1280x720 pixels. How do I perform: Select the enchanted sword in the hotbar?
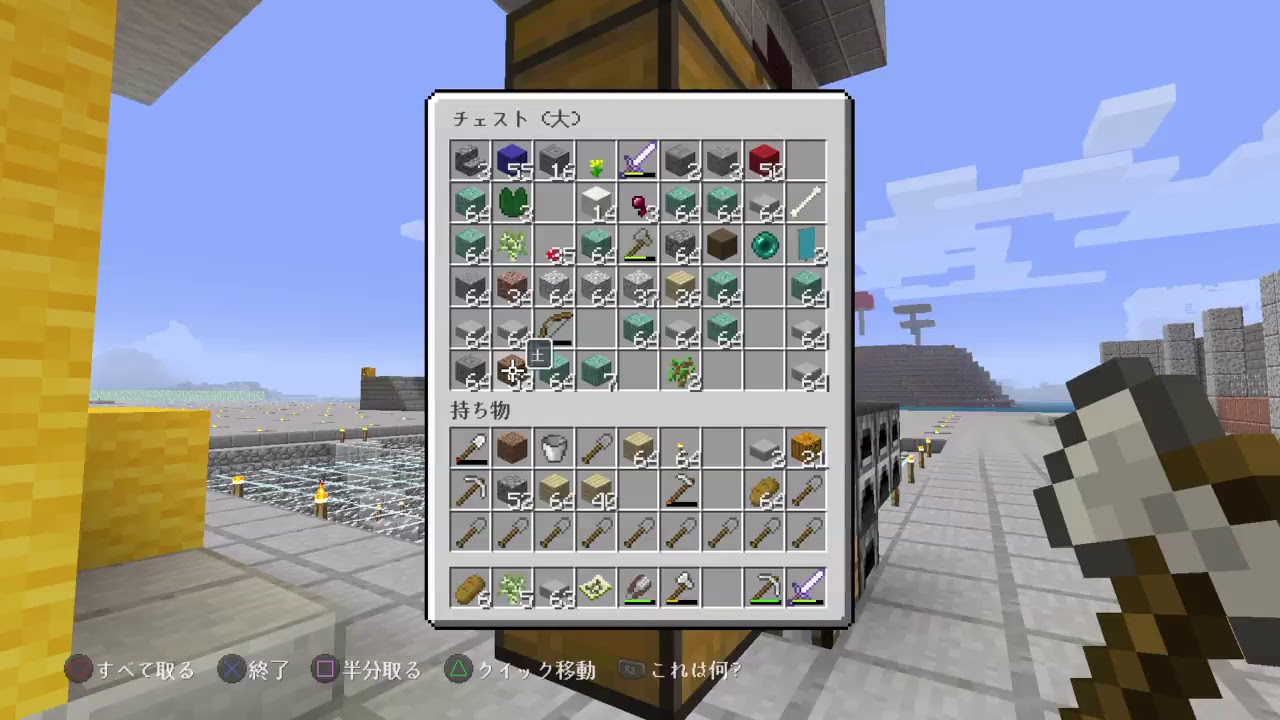click(x=806, y=588)
